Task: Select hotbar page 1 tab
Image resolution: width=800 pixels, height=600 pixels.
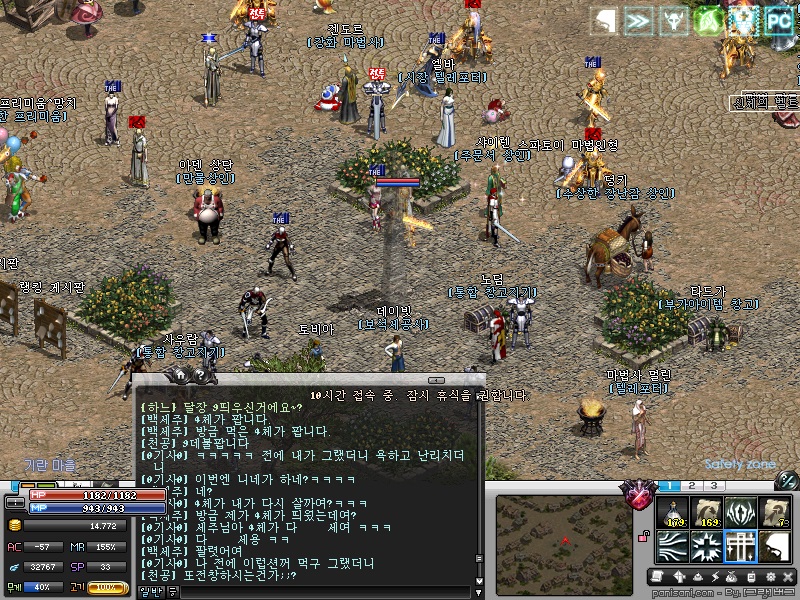Action: pos(669,485)
